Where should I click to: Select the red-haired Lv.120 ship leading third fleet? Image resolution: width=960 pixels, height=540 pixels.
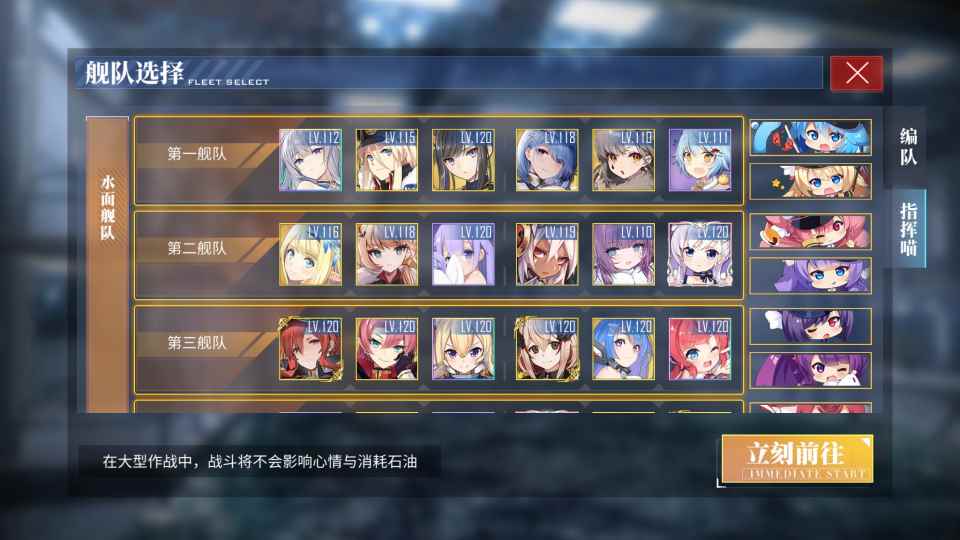[x=310, y=349]
